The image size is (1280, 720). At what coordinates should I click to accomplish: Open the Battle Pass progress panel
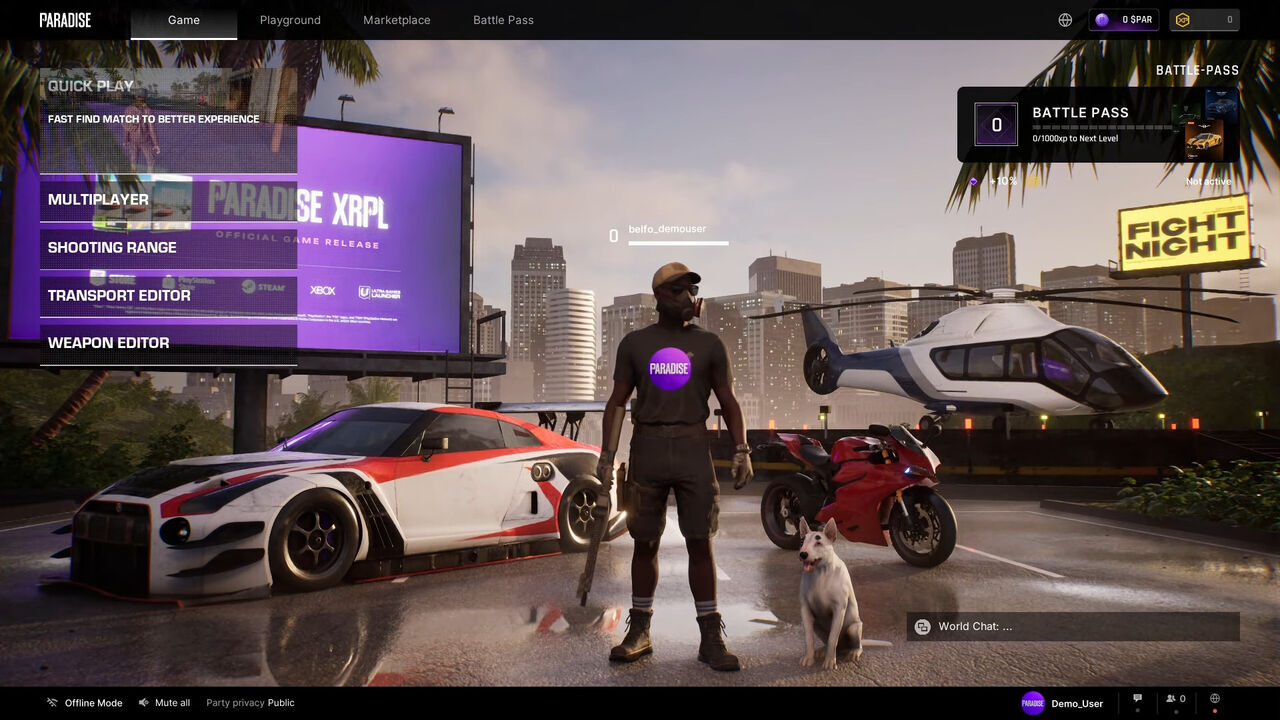[x=1097, y=125]
